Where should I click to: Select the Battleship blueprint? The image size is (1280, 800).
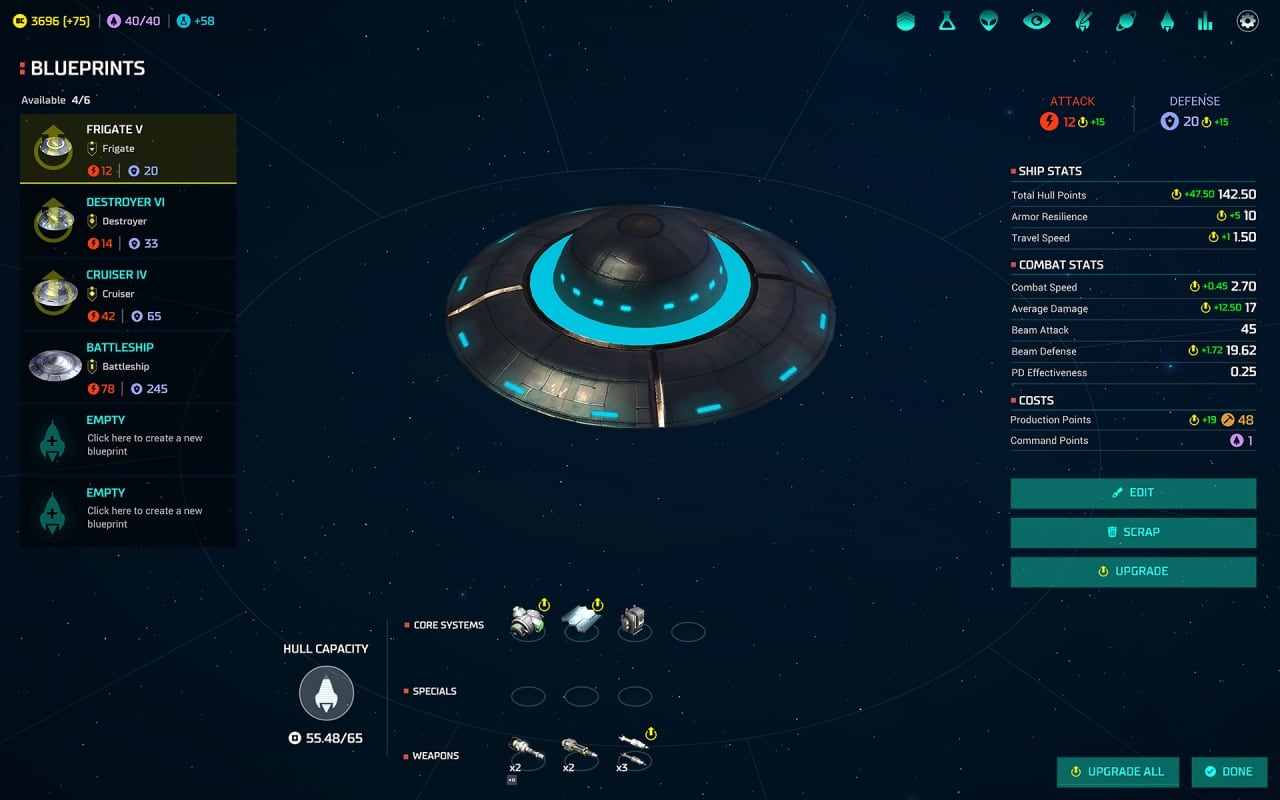coord(128,367)
